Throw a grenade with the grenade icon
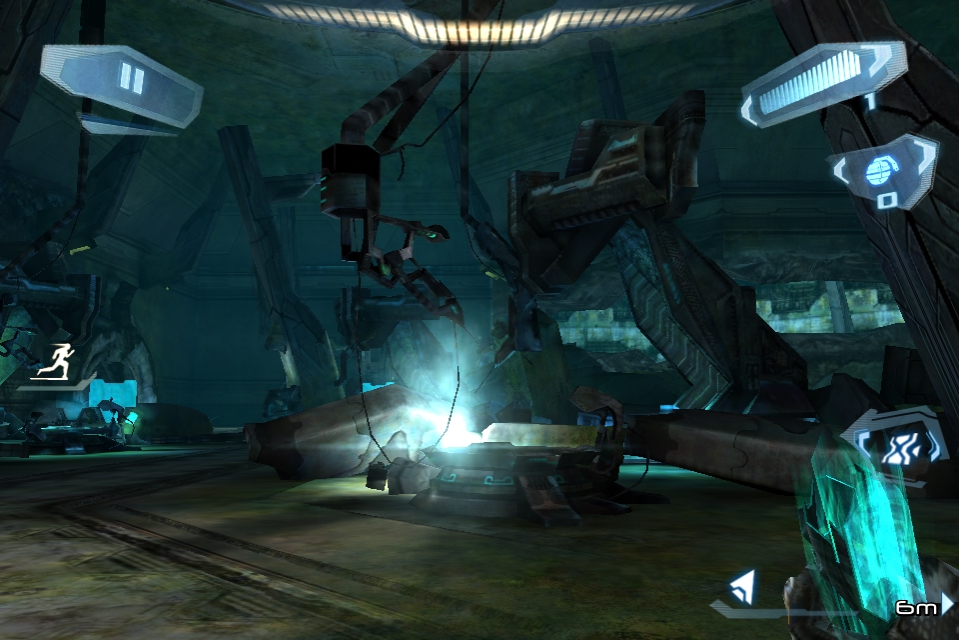960x640 pixels. [x=882, y=171]
